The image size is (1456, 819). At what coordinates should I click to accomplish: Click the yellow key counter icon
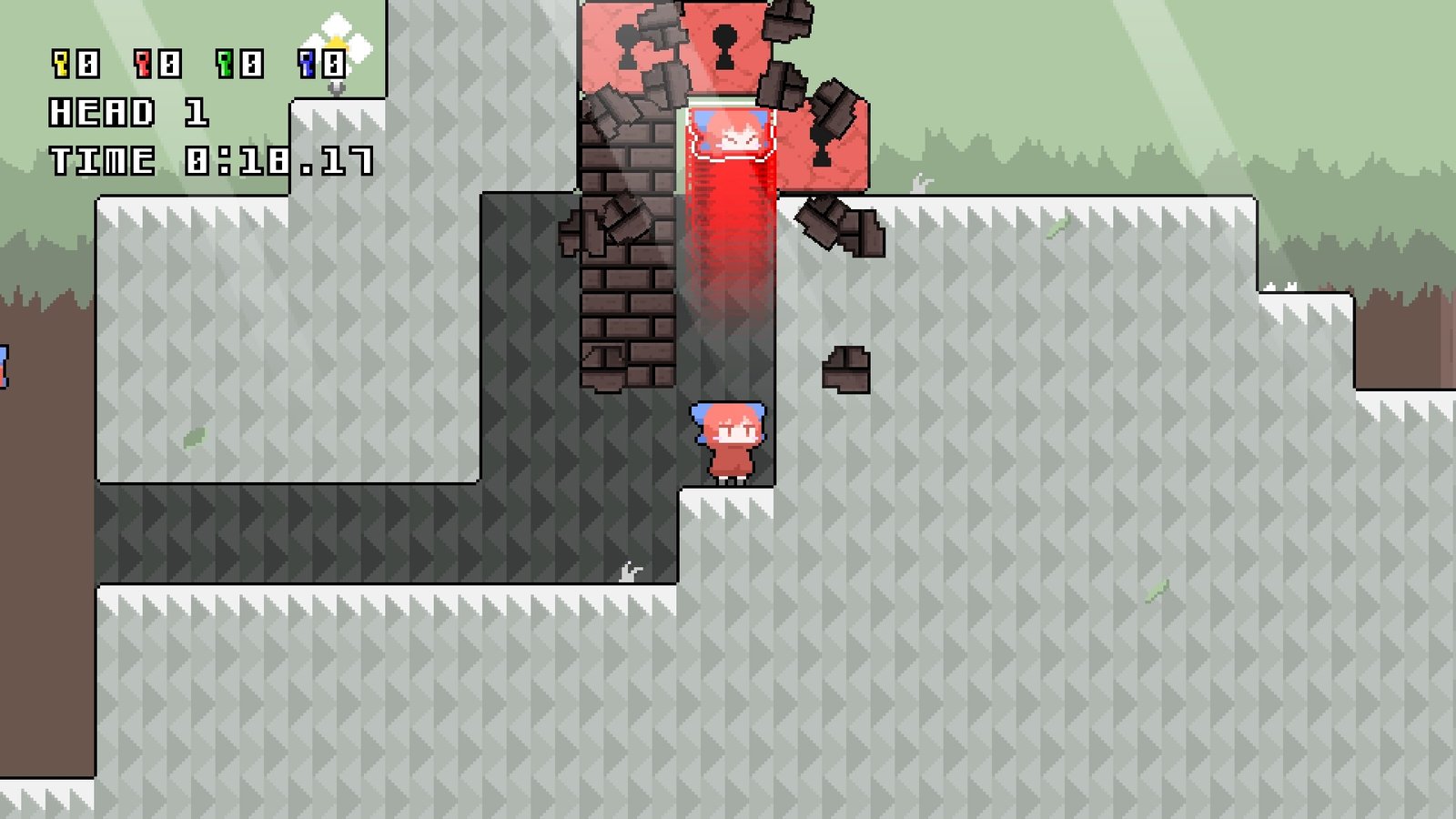[x=60, y=62]
